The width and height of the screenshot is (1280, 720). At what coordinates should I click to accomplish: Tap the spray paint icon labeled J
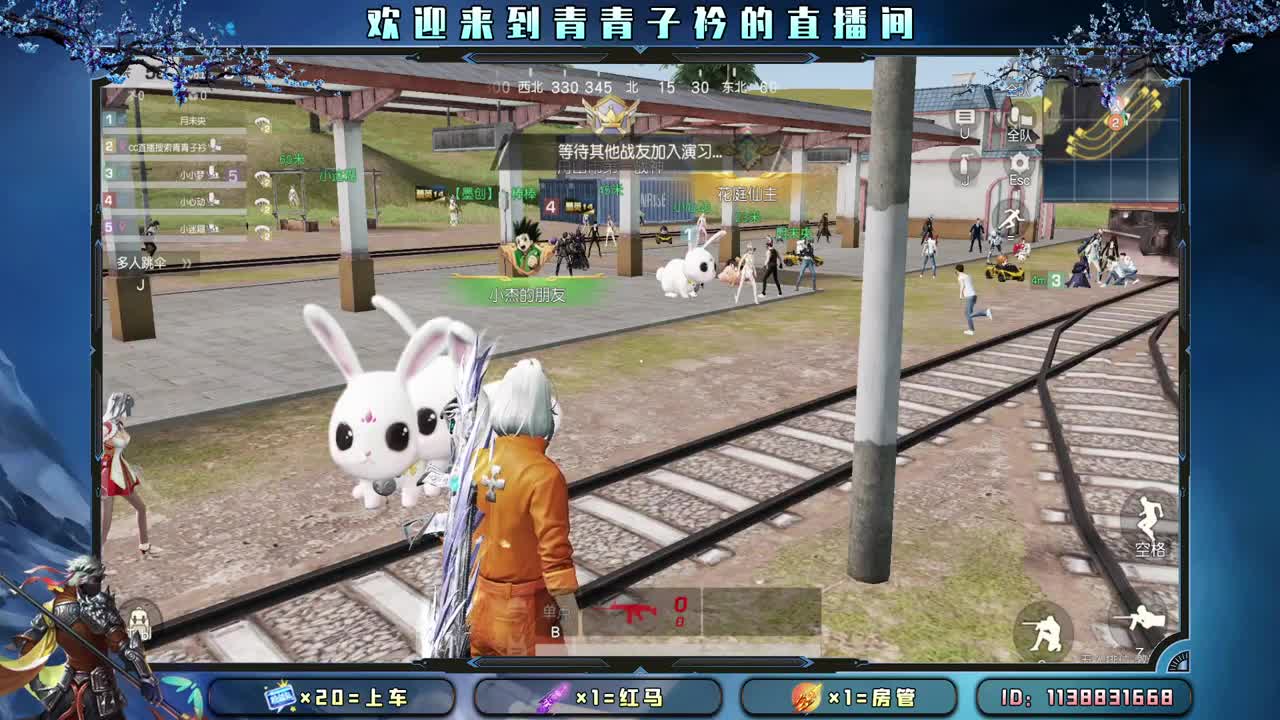pyautogui.click(x=965, y=162)
